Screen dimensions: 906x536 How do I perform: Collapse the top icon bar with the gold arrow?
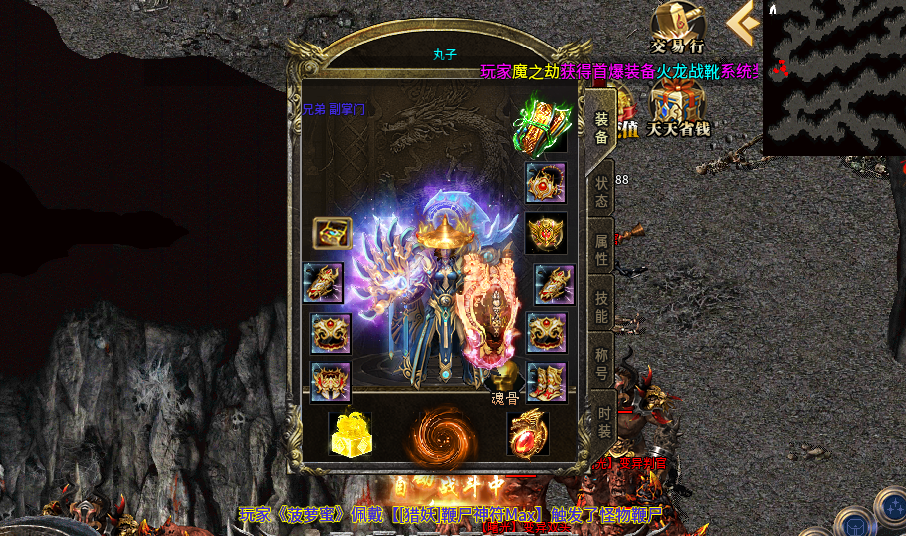coord(741,23)
